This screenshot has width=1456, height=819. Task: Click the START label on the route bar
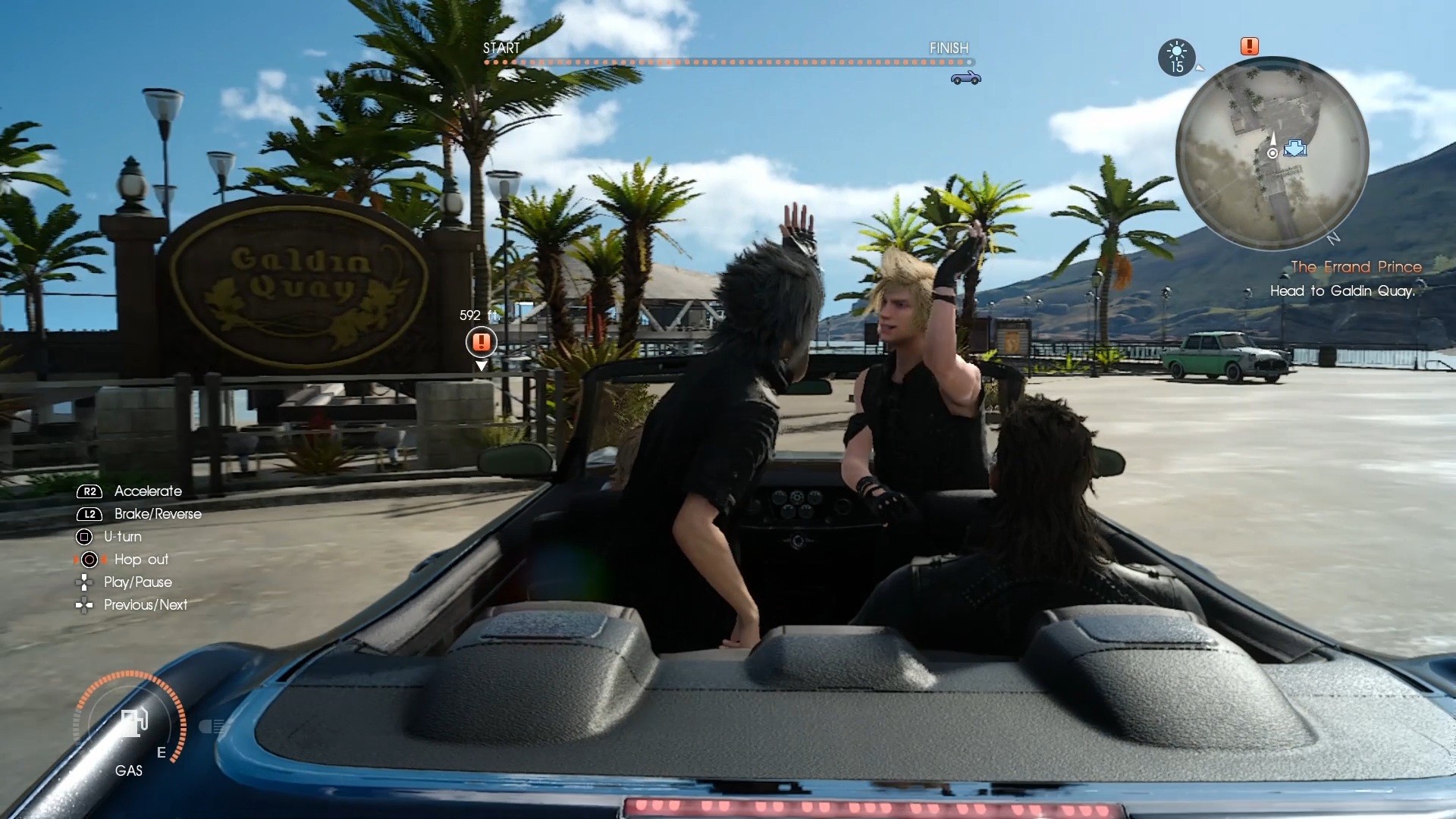(501, 48)
